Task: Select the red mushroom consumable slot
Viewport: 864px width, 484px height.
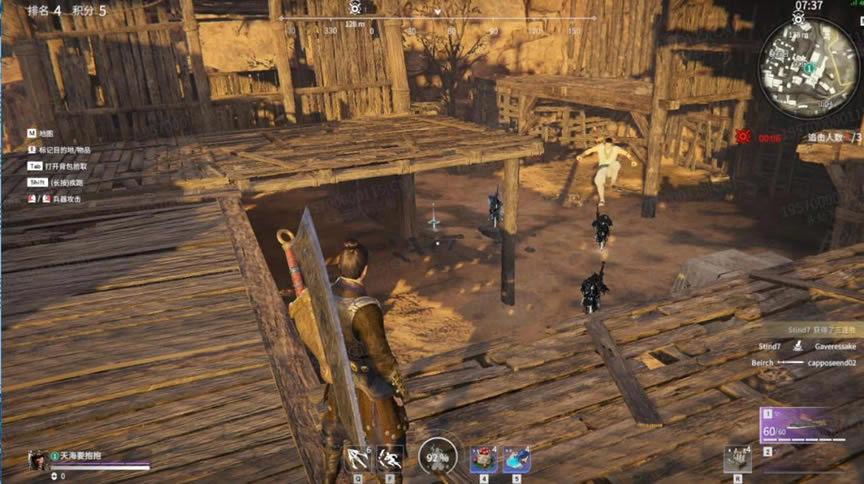Action: pos(484,459)
